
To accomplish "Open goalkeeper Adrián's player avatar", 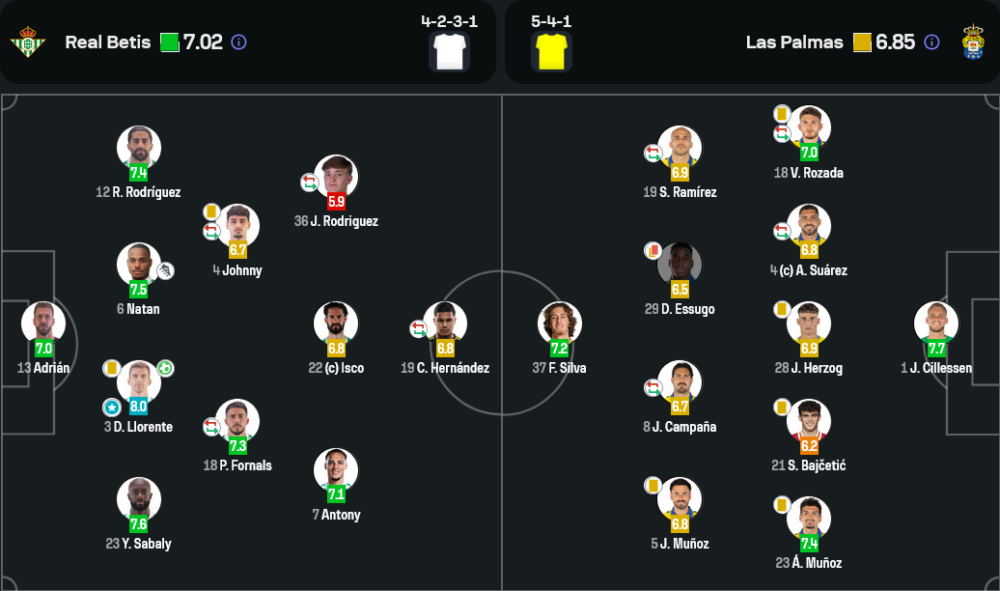I will [x=43, y=323].
